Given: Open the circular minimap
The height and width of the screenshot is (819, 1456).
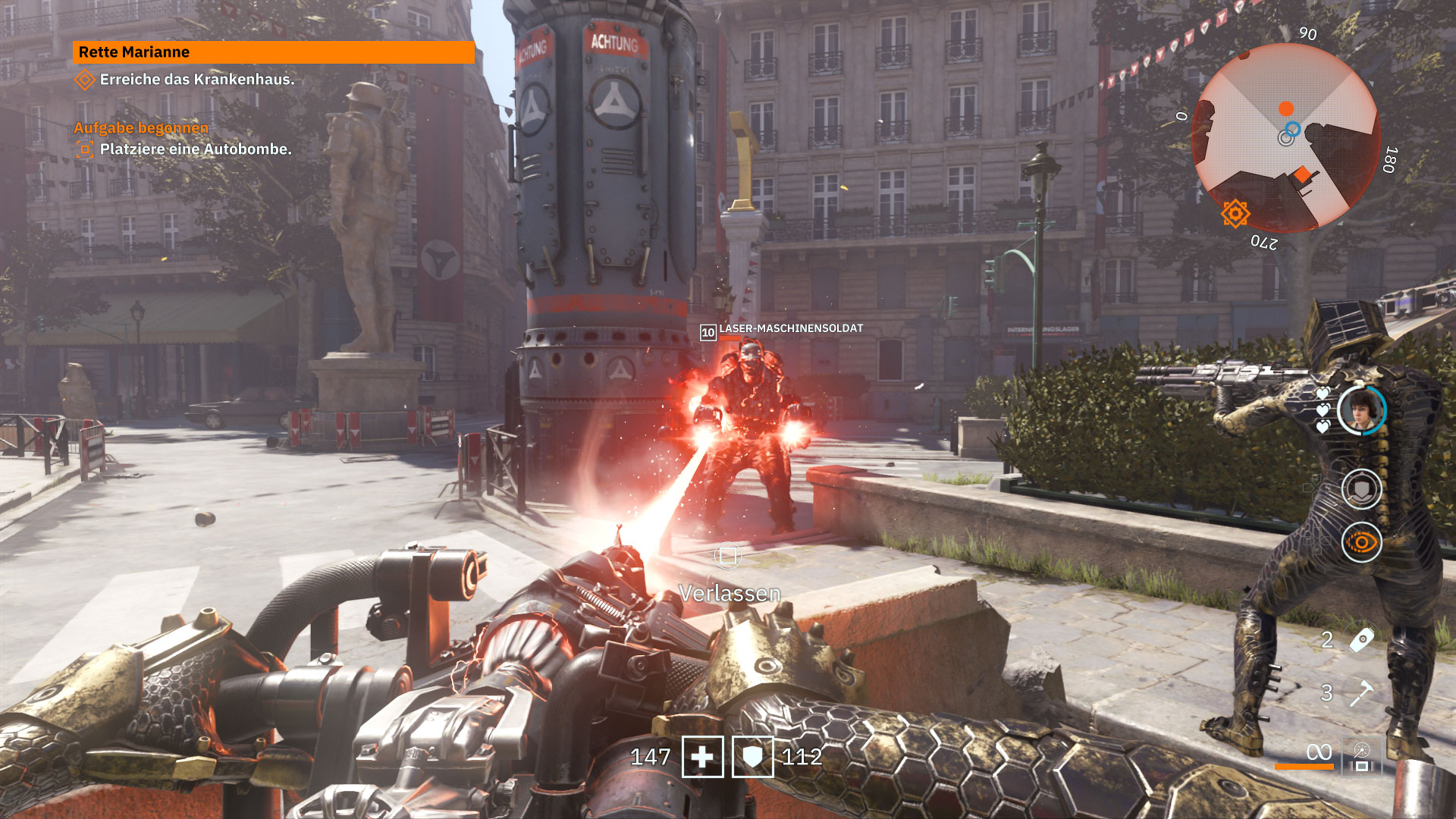Looking at the screenshot, I should point(1285,138).
